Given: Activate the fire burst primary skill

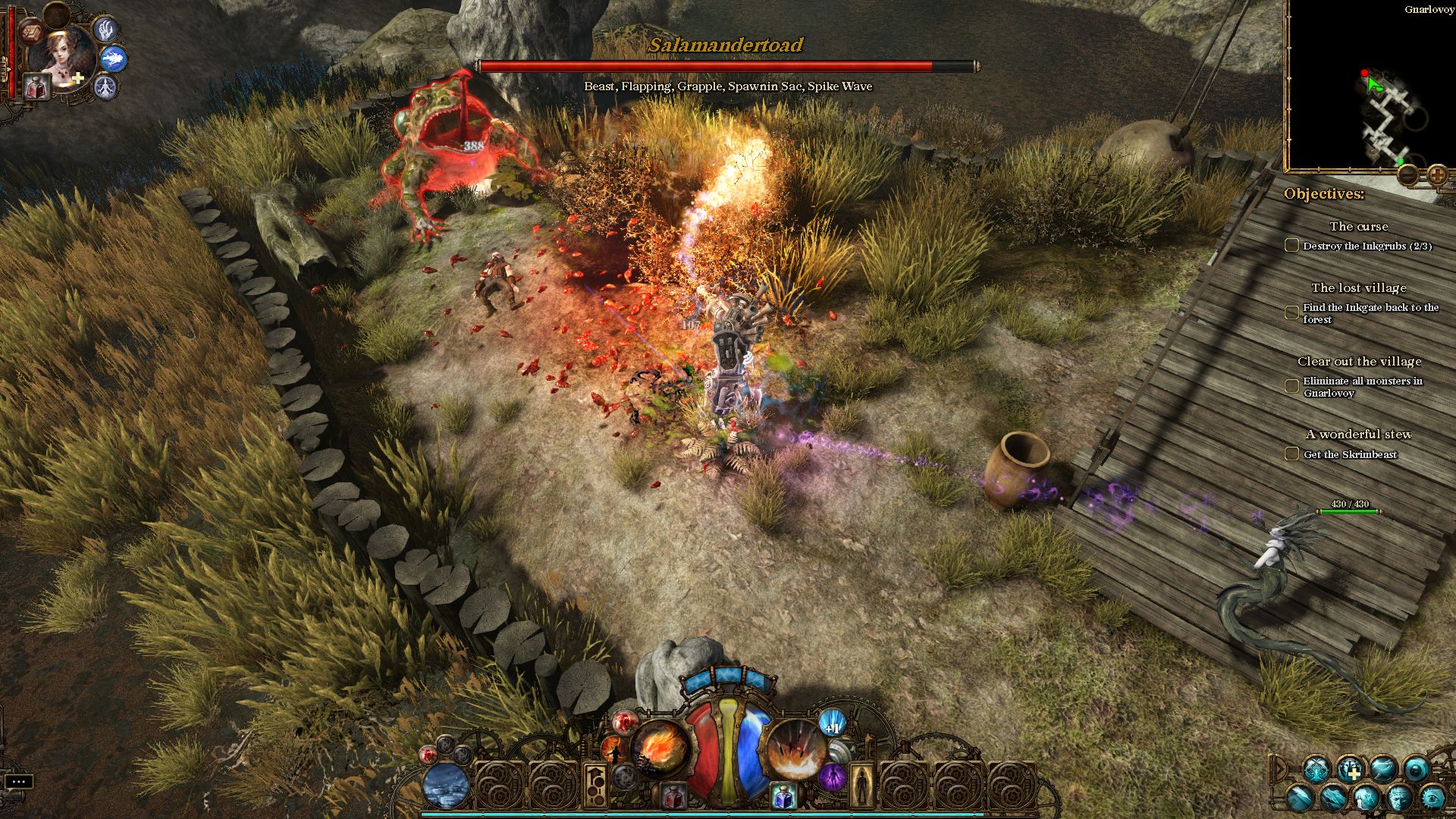Looking at the screenshot, I should (660, 749).
